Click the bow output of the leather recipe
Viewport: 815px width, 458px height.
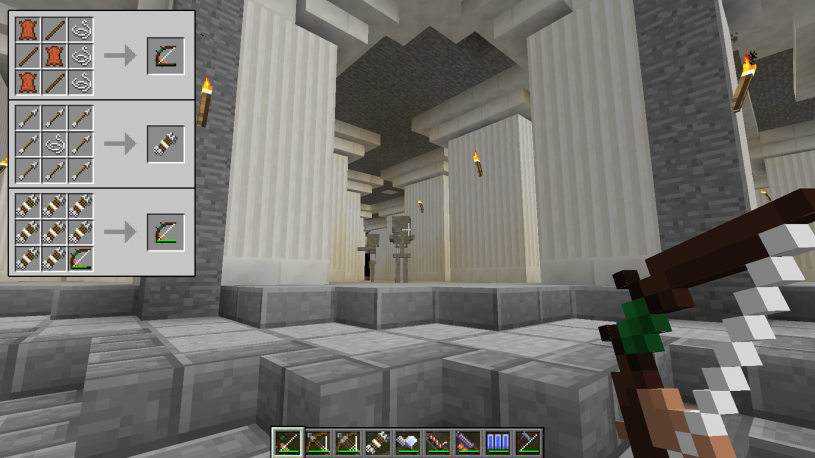165,56
